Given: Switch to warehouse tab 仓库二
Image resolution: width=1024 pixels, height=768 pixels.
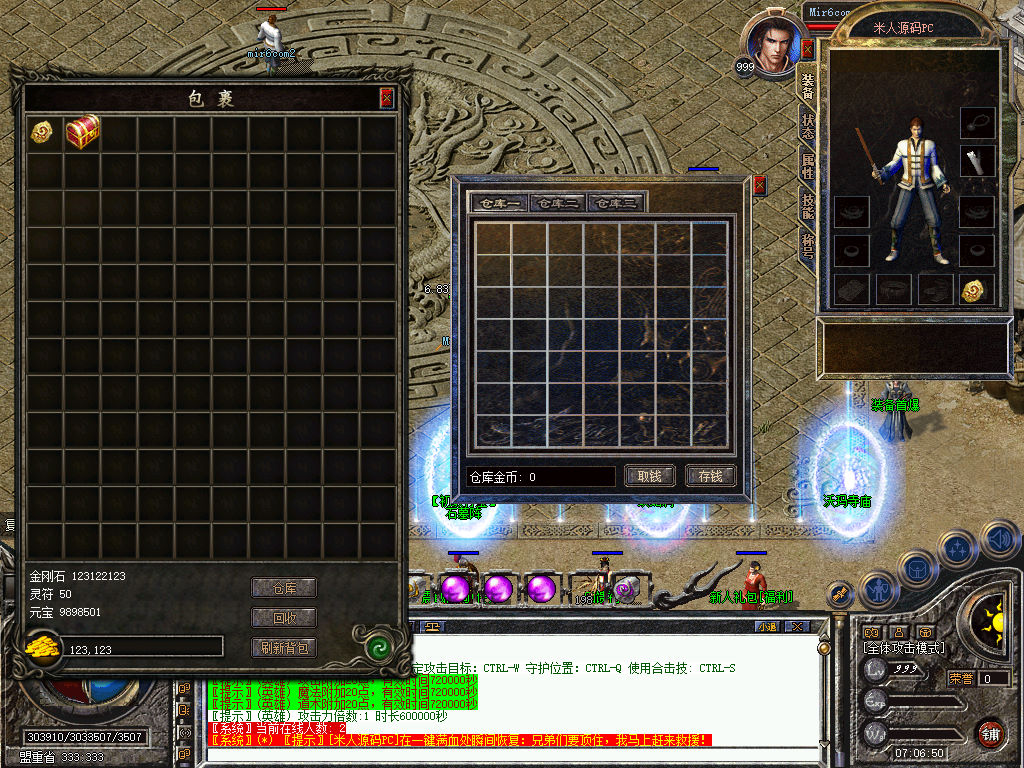Looking at the screenshot, I should (x=558, y=203).
